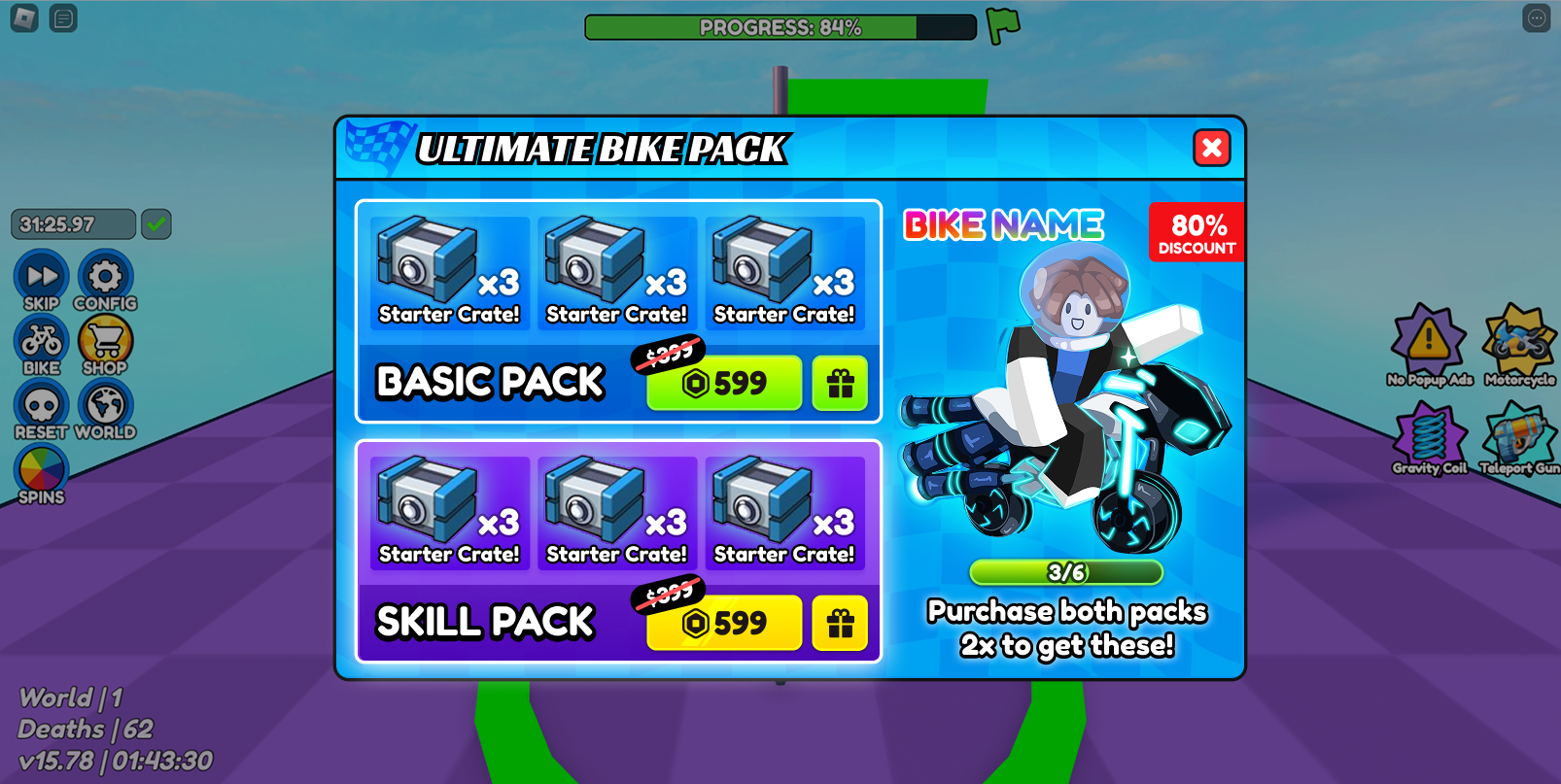Open the Shop
This screenshot has width=1561, height=784.
(x=105, y=344)
